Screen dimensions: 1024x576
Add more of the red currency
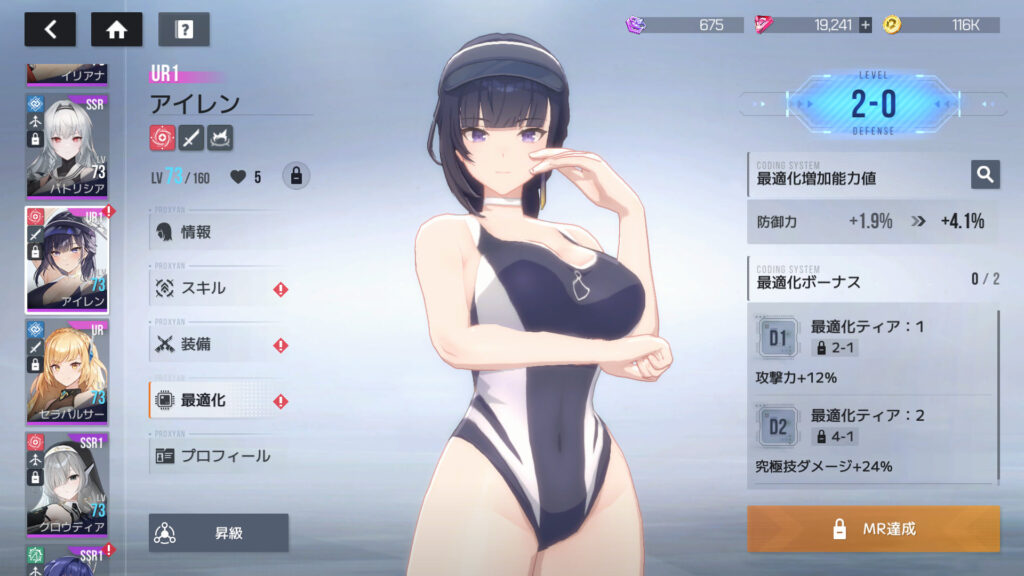click(865, 25)
